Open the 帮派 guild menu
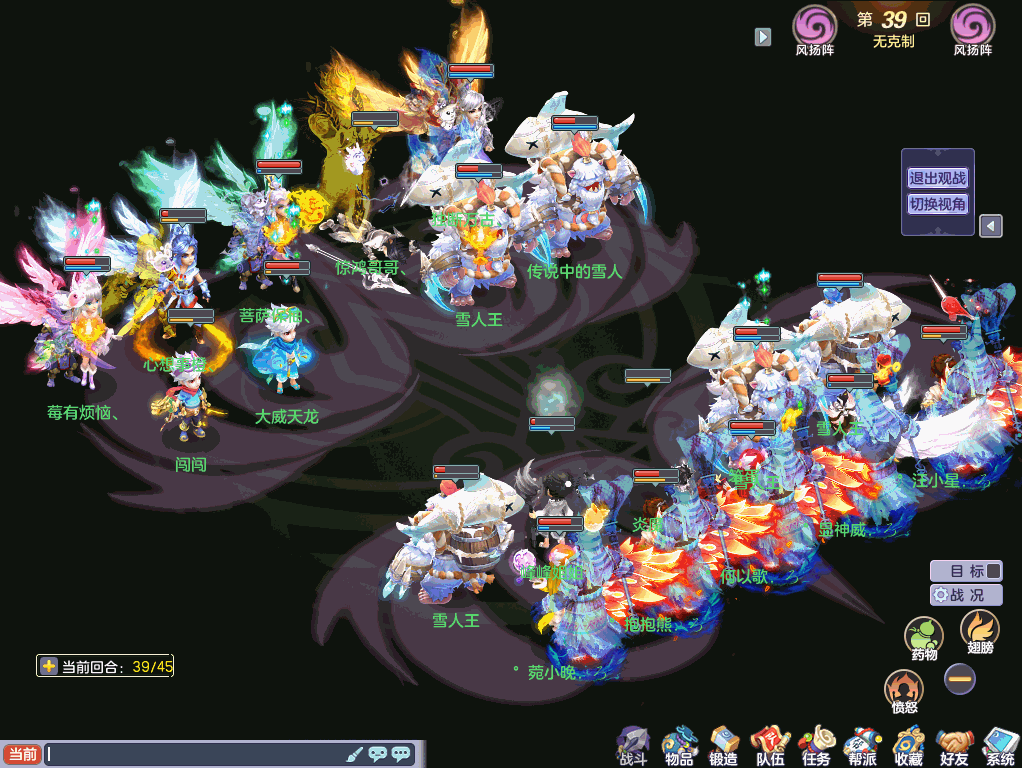1022x768 pixels. (861, 745)
